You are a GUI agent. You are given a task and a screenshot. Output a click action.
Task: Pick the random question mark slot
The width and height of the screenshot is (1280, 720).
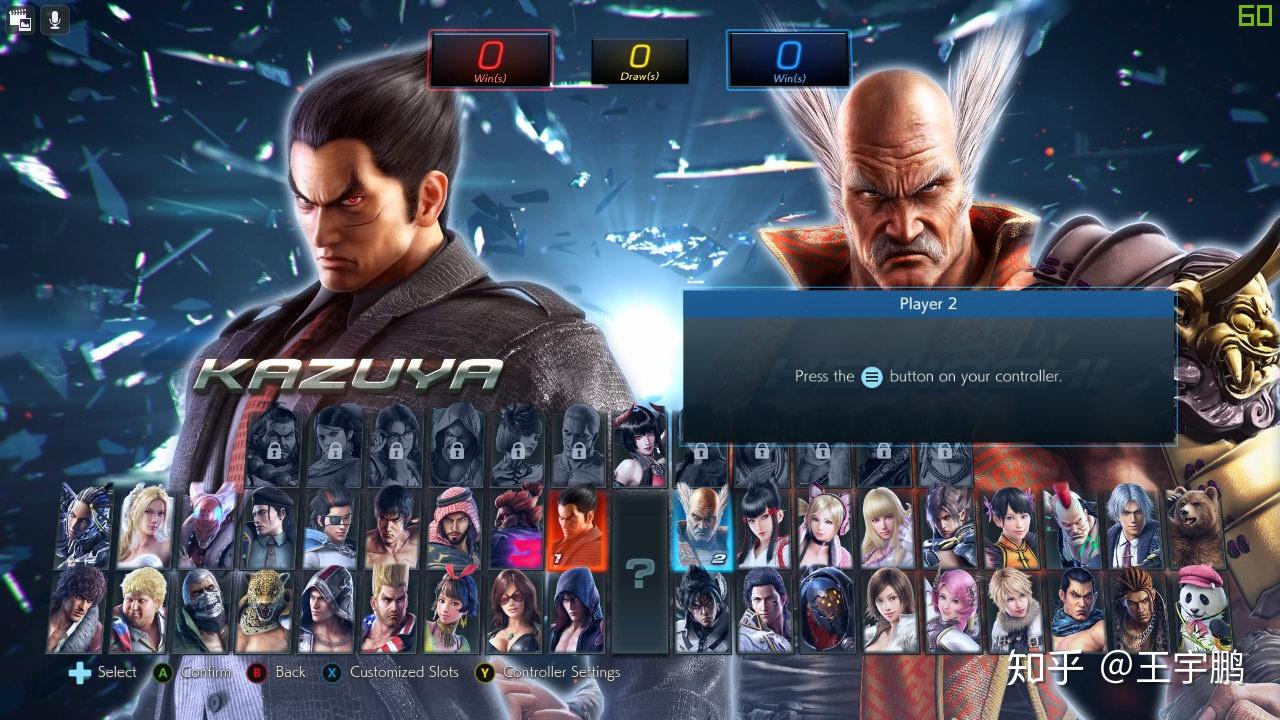(x=640, y=572)
